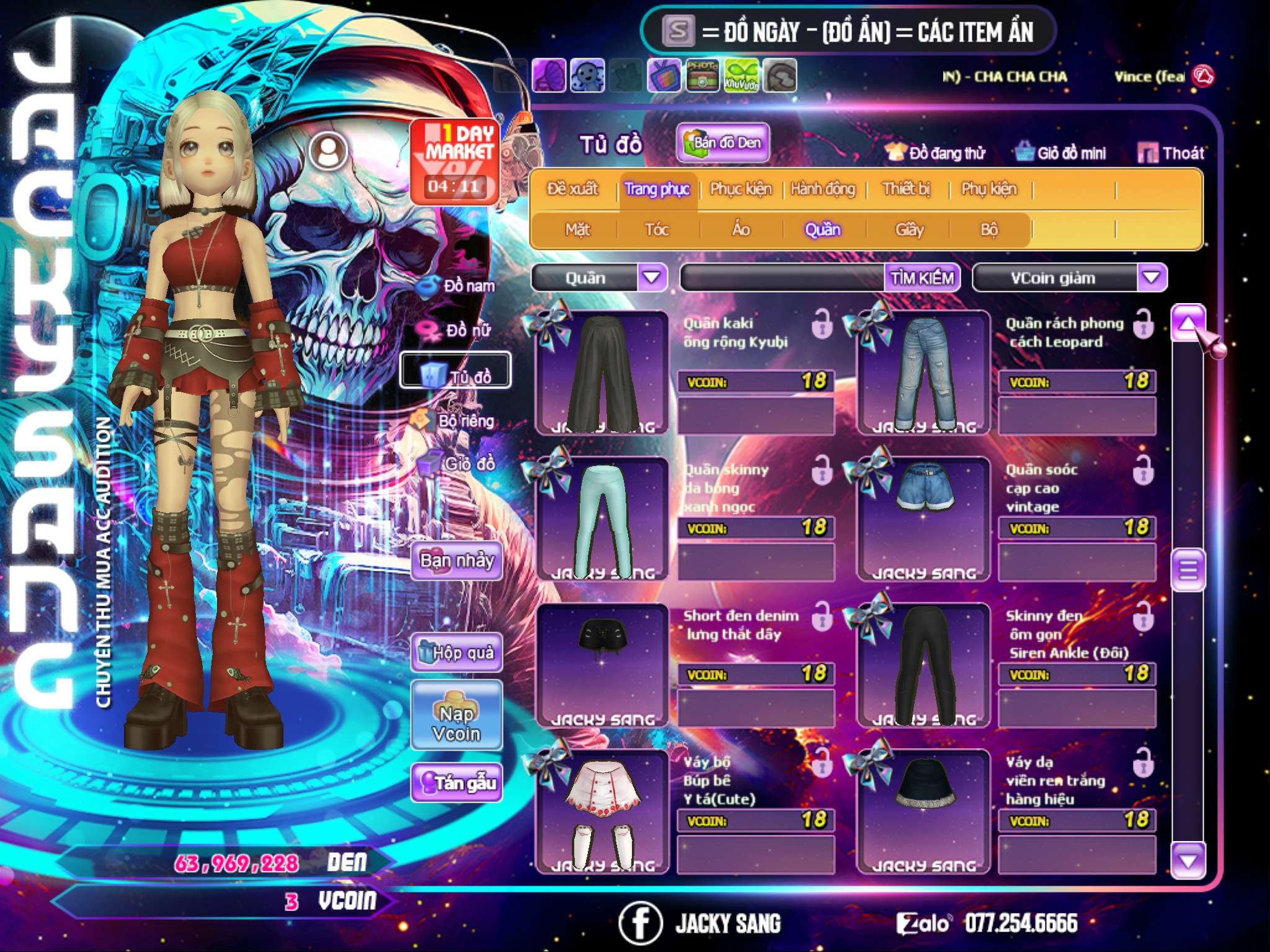
Task: Select the Mặt subcategory
Action: pyautogui.click(x=577, y=229)
